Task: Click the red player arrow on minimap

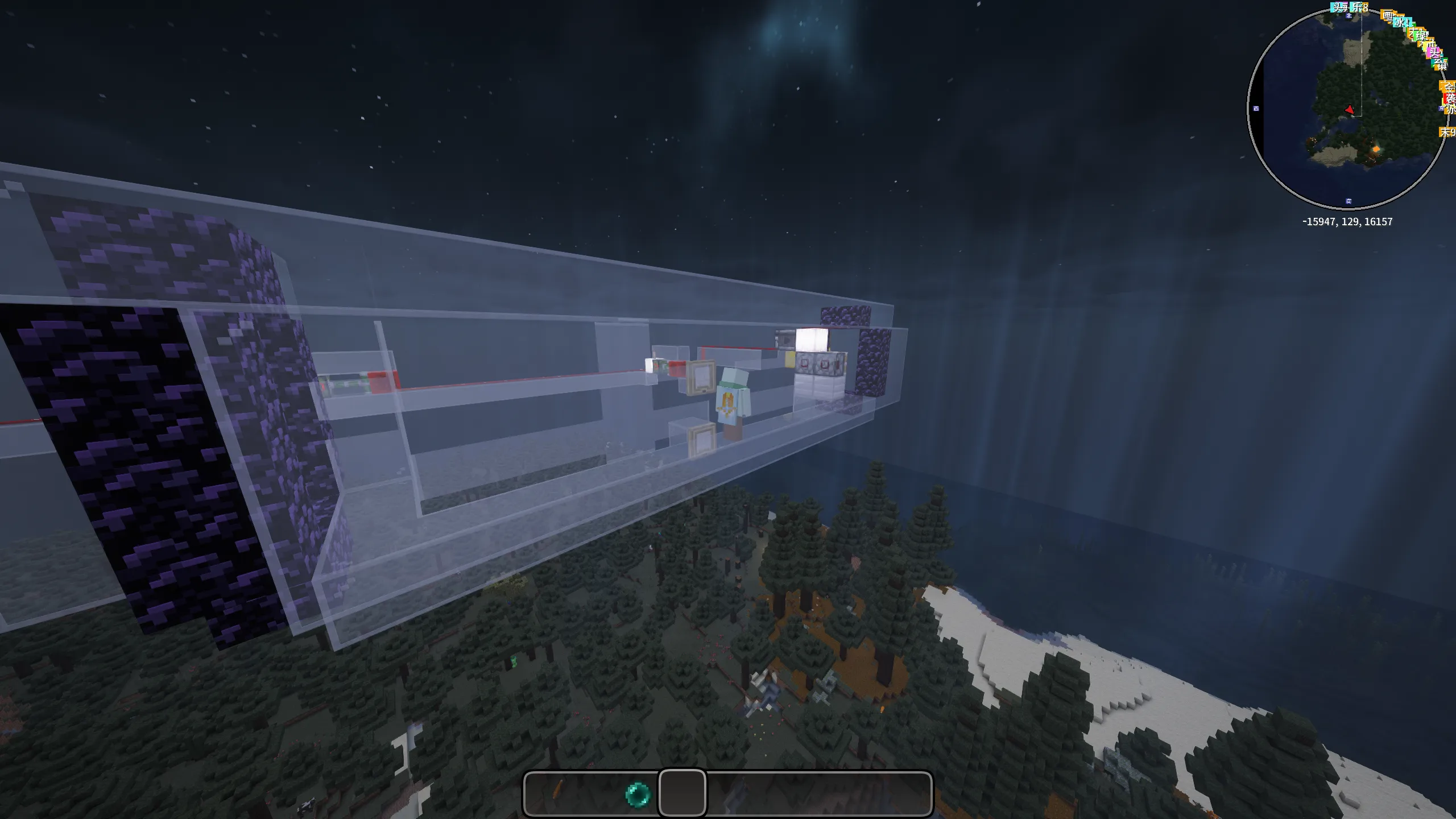Action: pyautogui.click(x=1350, y=109)
